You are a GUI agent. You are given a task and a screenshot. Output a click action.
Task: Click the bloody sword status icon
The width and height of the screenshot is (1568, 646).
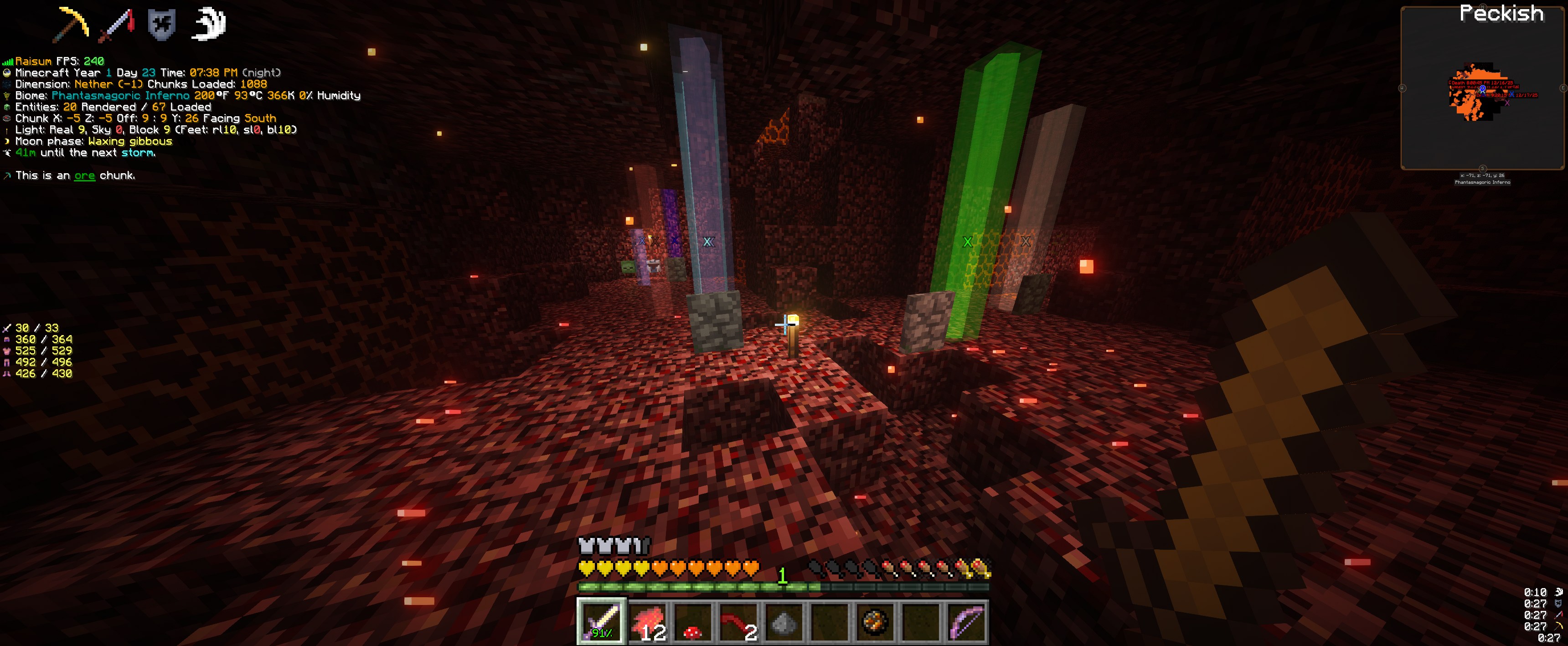coord(117,25)
